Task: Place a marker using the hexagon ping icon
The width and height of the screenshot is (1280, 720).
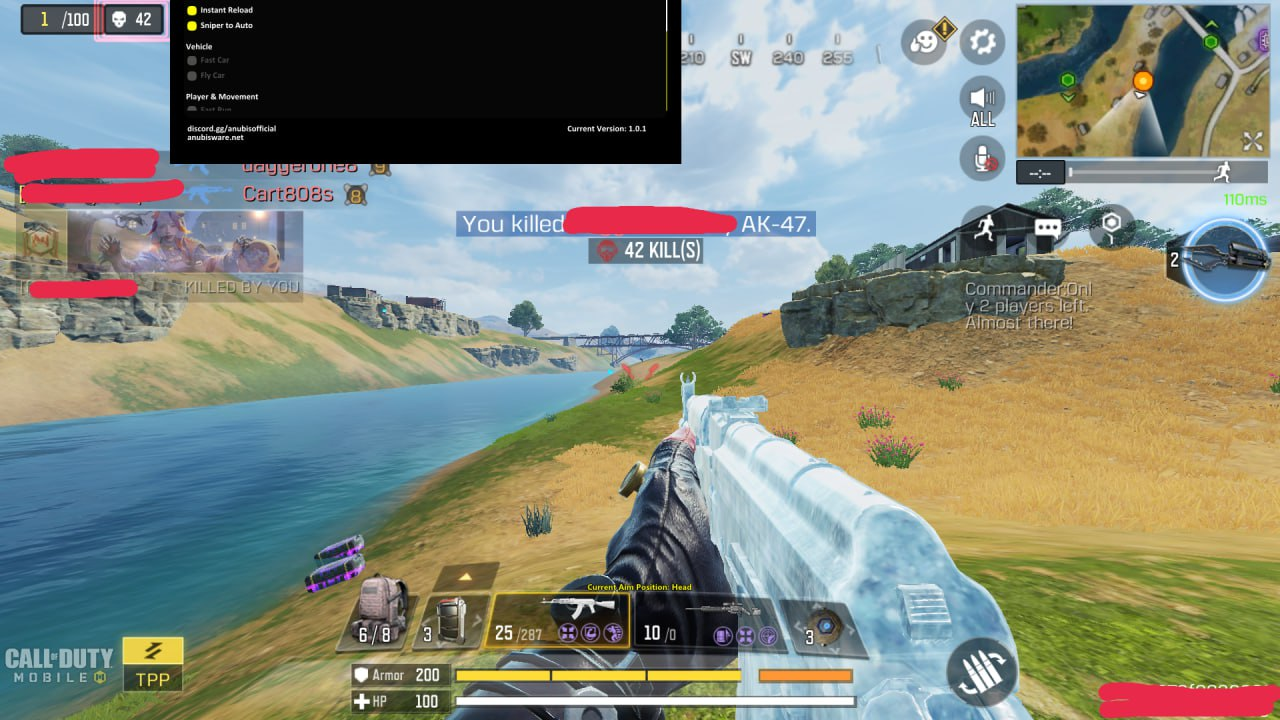Action: pos(1111,227)
